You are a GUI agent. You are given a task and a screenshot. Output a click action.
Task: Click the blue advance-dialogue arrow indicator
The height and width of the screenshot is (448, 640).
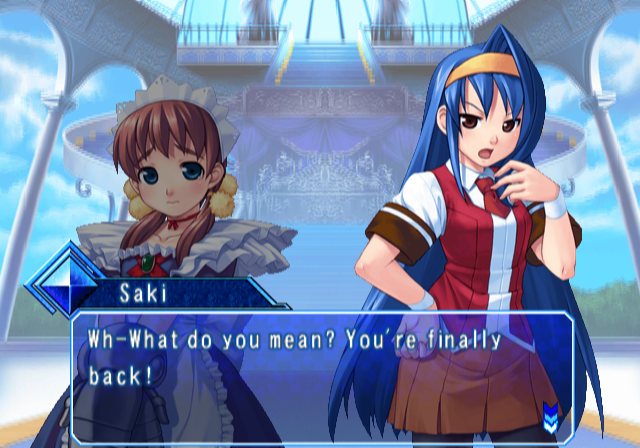click(x=549, y=411)
